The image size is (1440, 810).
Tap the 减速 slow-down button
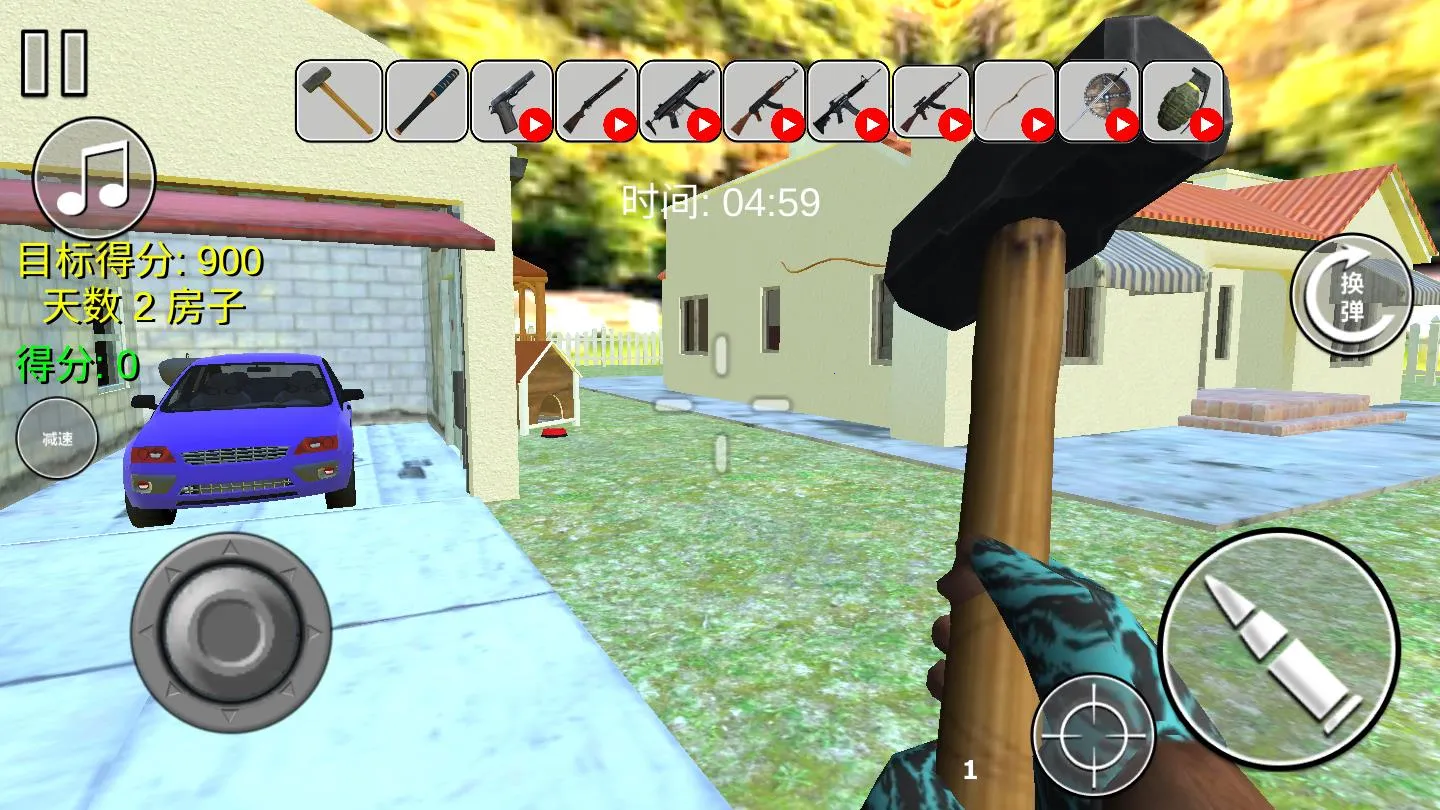[57, 438]
